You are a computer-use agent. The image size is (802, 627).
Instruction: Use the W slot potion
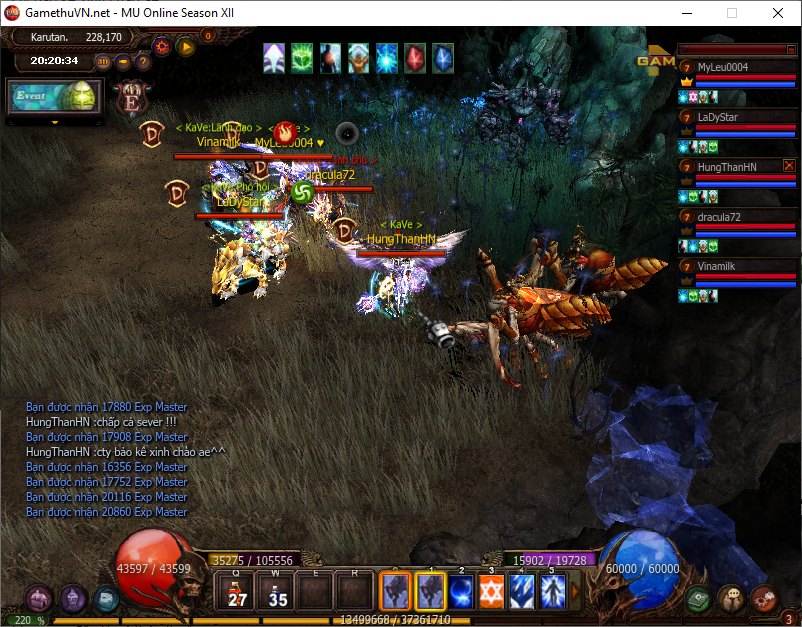pos(277,592)
